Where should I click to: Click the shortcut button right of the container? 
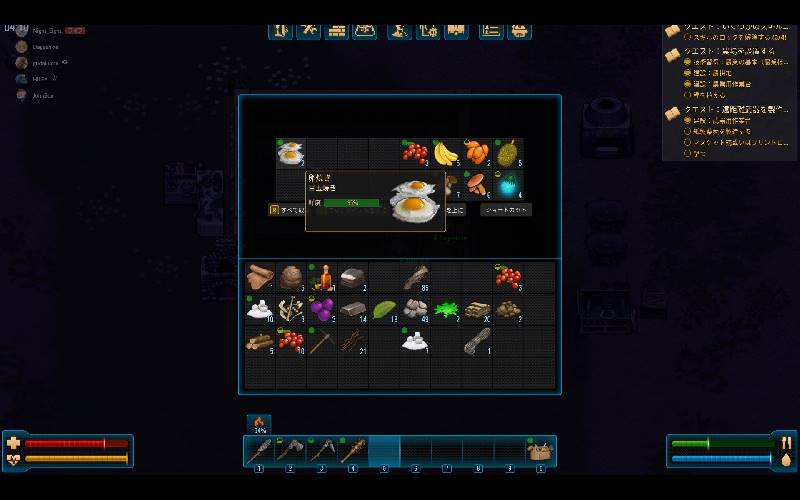point(506,210)
